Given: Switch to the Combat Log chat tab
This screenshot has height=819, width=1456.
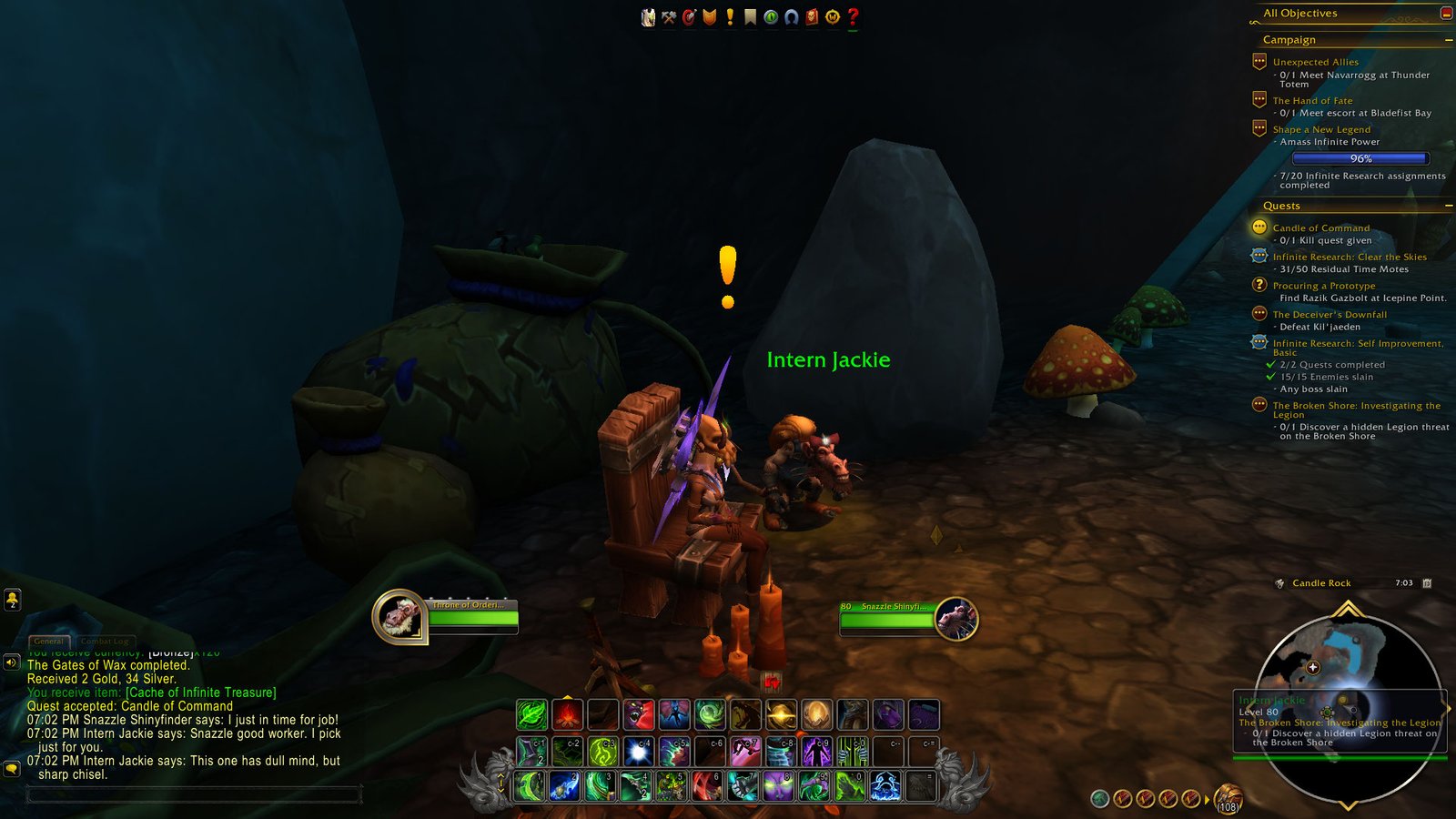Looking at the screenshot, I should pos(105,642).
